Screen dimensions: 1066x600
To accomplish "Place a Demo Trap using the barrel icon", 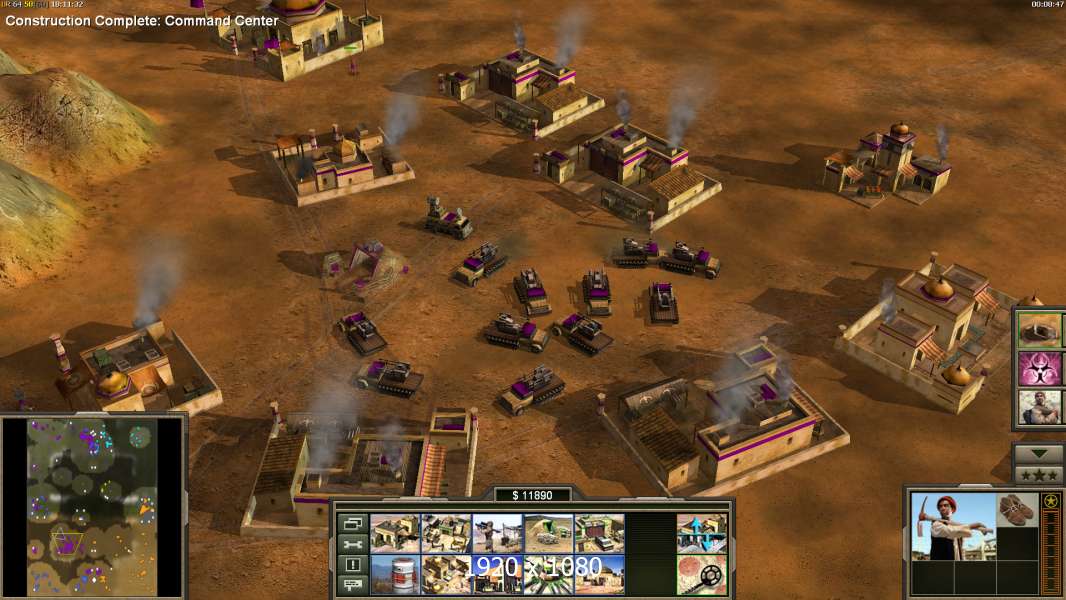I will pyautogui.click(x=395, y=574).
